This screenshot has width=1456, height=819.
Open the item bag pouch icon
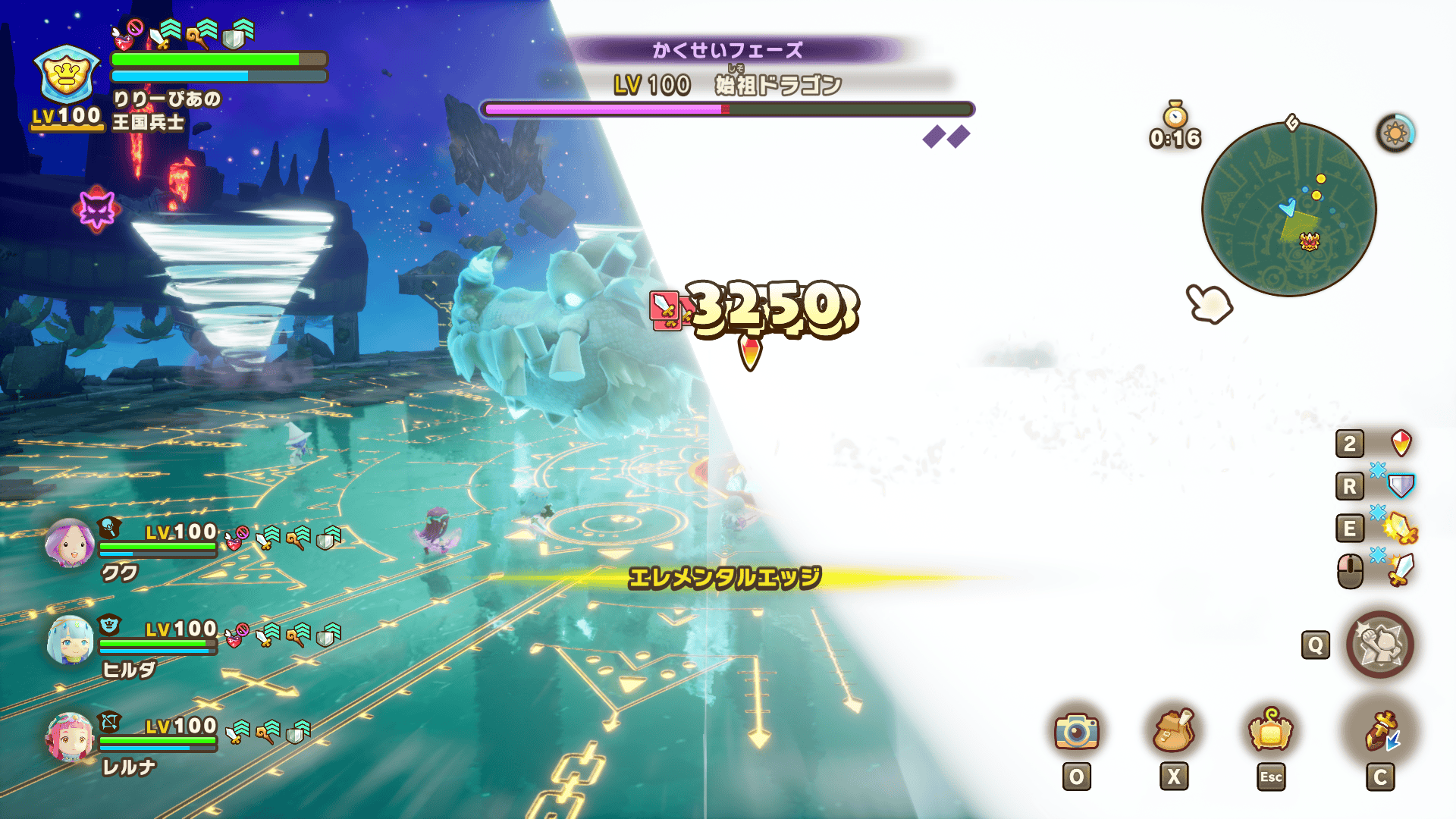pyautogui.click(x=1172, y=731)
